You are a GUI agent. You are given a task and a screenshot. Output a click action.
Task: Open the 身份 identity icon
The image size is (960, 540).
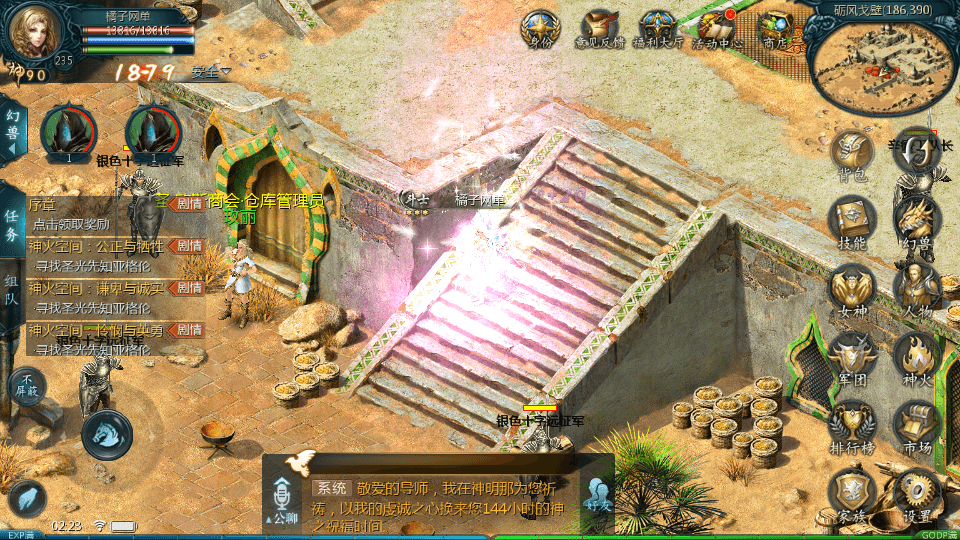click(540, 28)
